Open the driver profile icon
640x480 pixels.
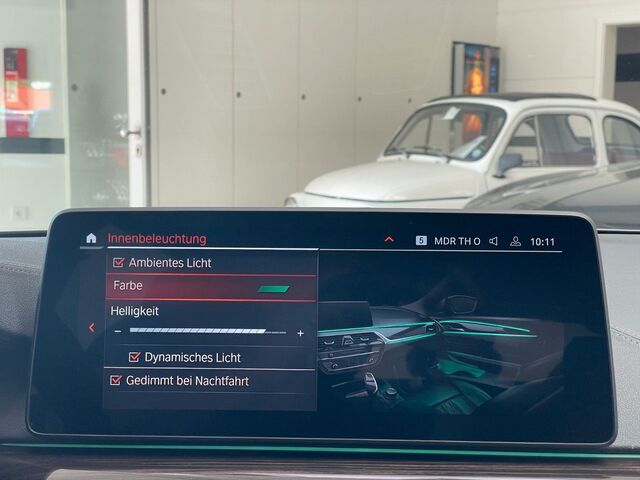pyautogui.click(x=516, y=241)
